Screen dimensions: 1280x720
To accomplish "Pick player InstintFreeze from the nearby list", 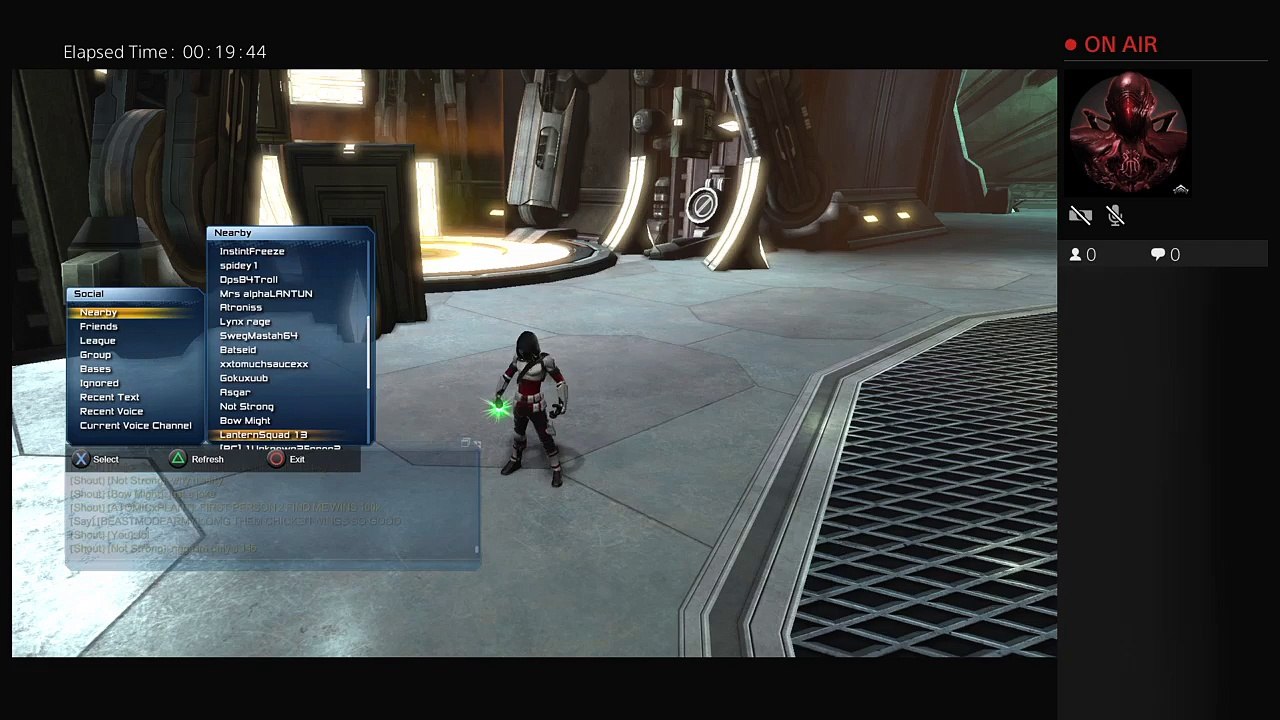I will click(252, 252).
